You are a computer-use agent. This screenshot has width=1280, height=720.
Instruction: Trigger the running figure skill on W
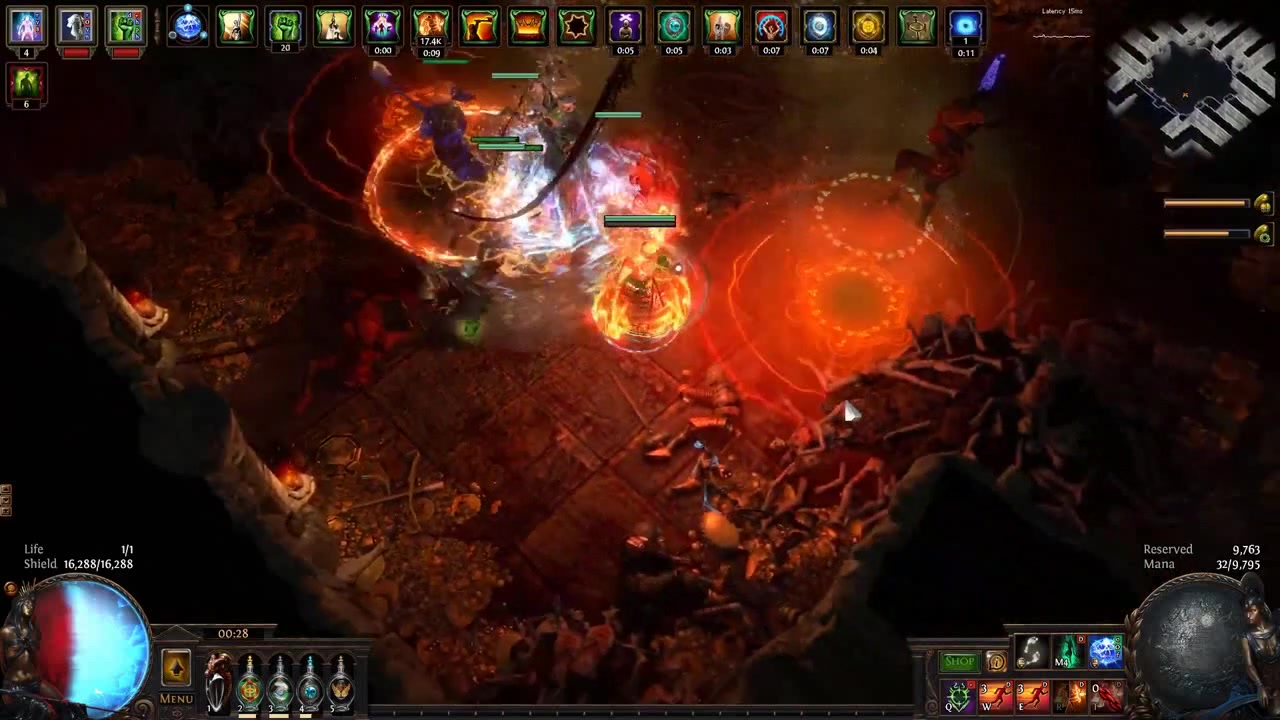pos(995,696)
